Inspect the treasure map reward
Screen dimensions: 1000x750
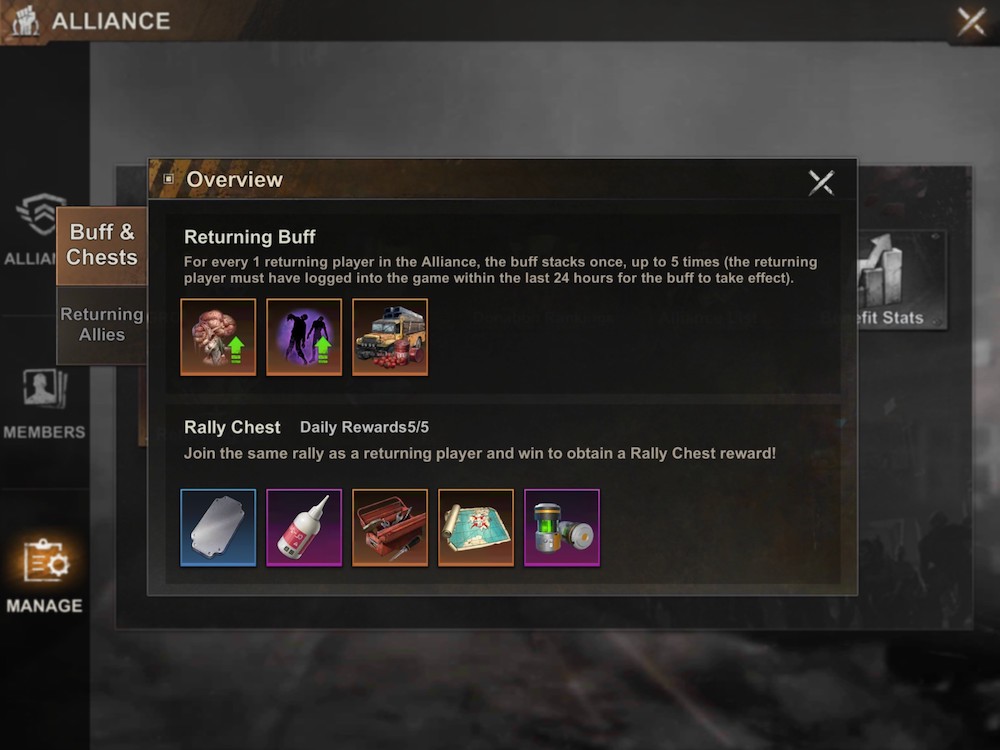(476, 527)
